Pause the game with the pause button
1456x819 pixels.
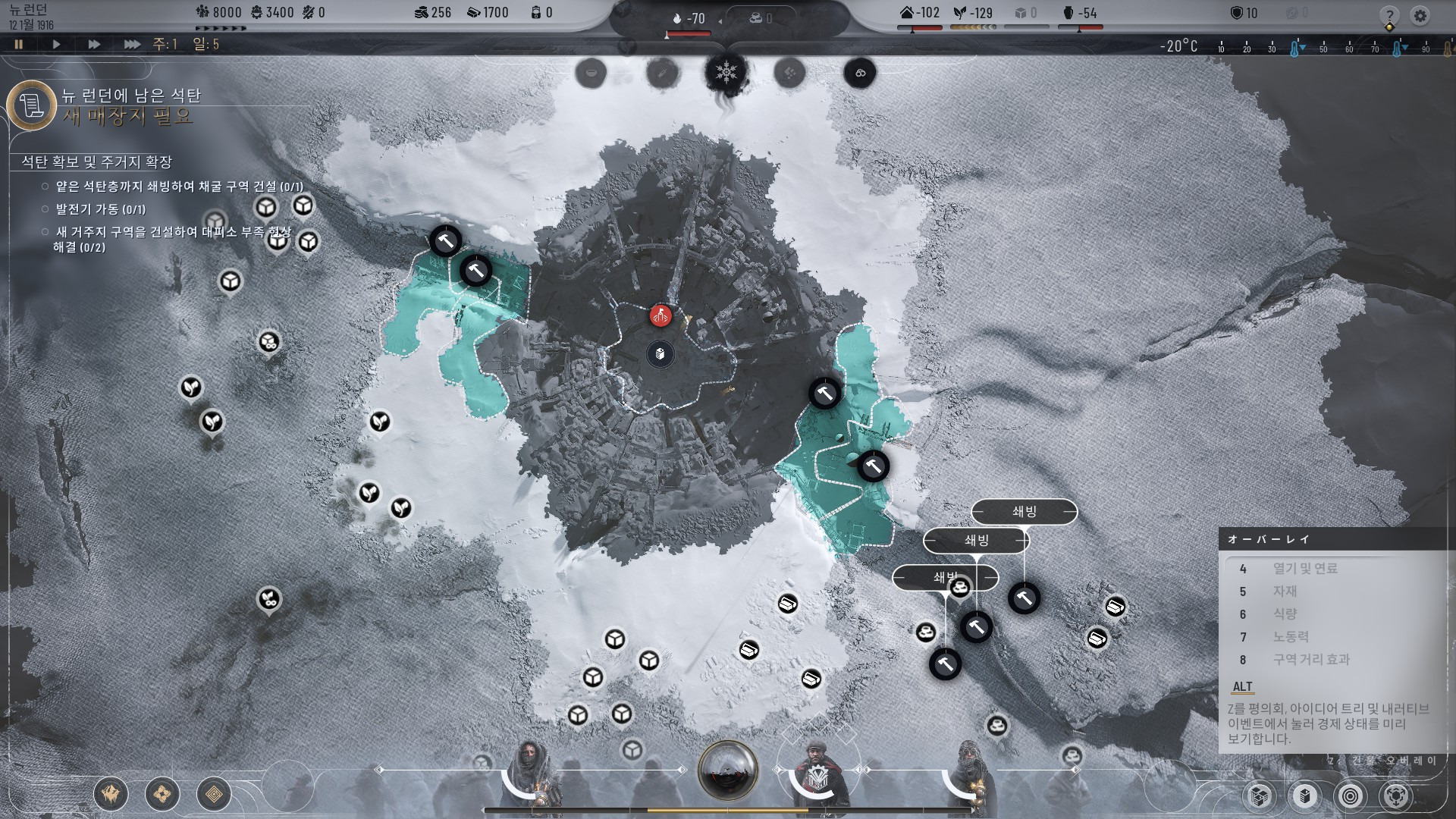(x=18, y=44)
